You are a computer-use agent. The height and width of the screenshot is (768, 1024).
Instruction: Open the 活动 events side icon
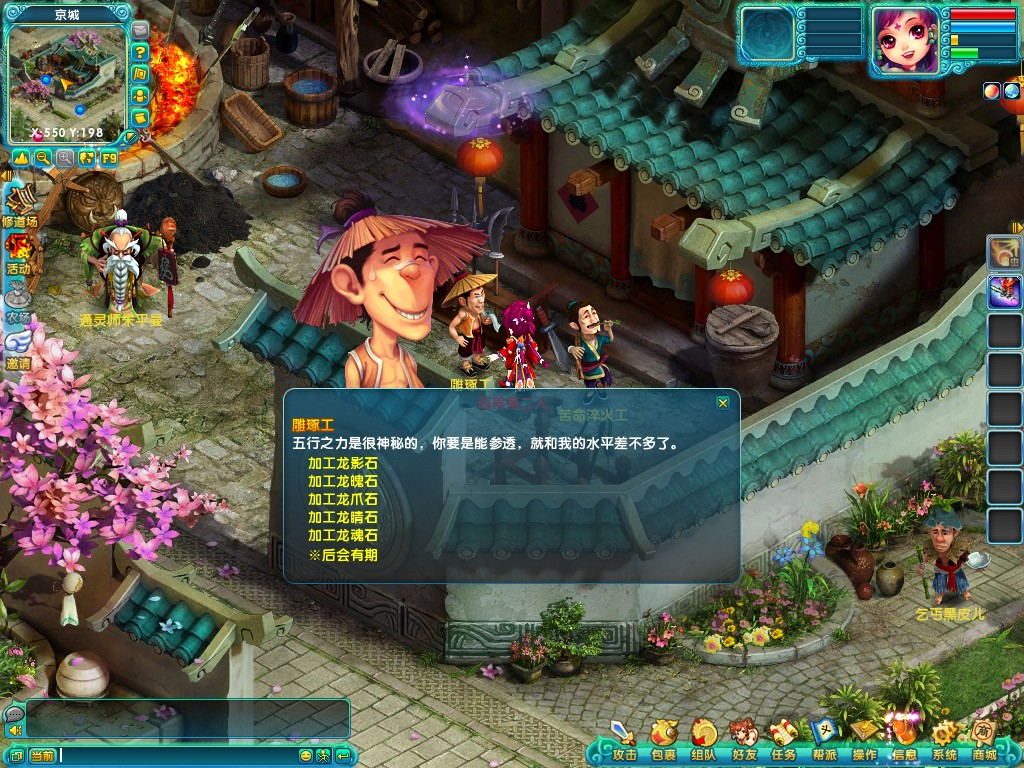[18, 252]
